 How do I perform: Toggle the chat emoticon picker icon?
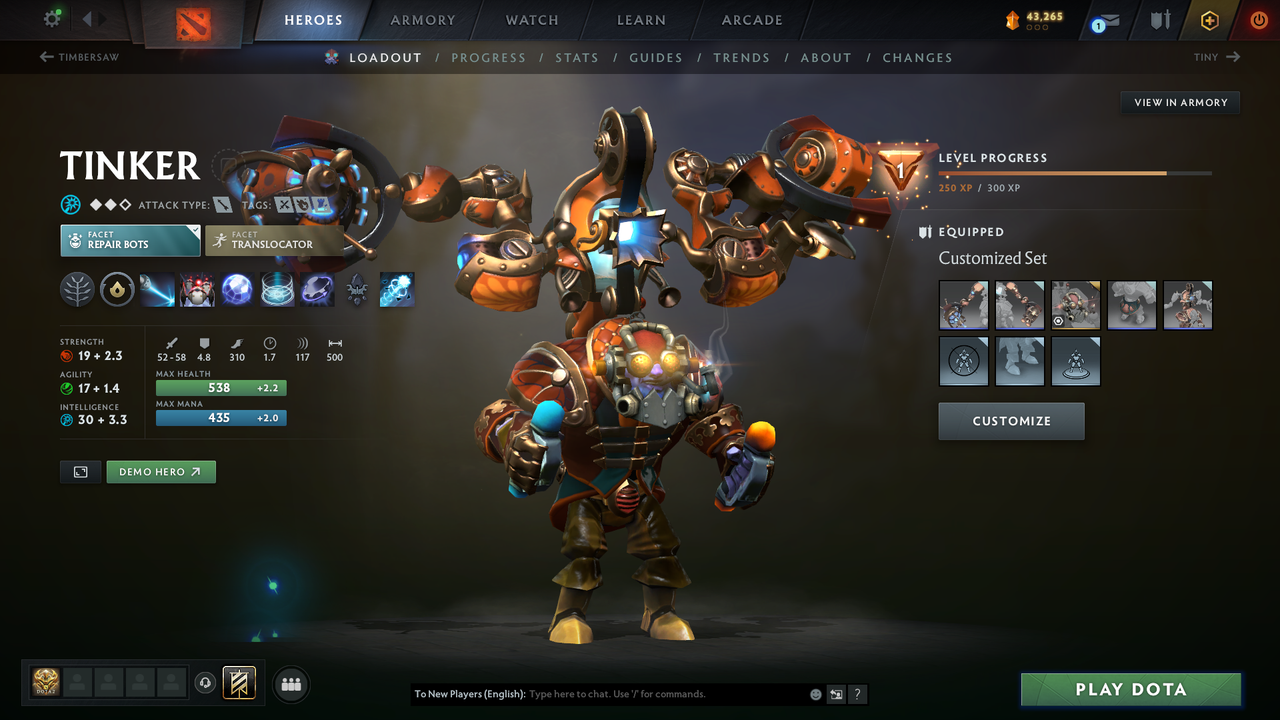815,694
